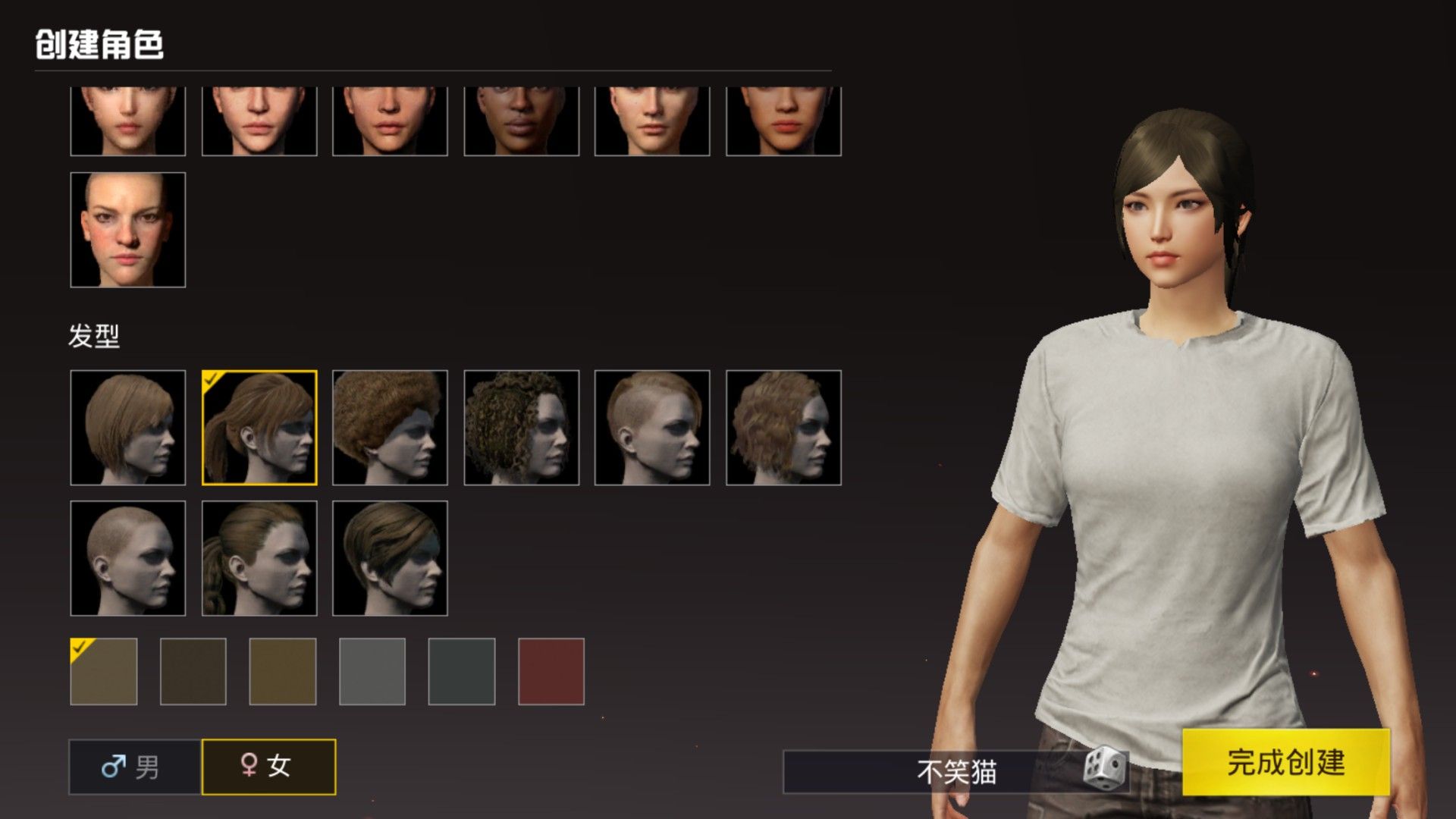Viewport: 1456px width, 819px height.
Task: Edit the 不笑猫 name field
Action: click(x=933, y=772)
